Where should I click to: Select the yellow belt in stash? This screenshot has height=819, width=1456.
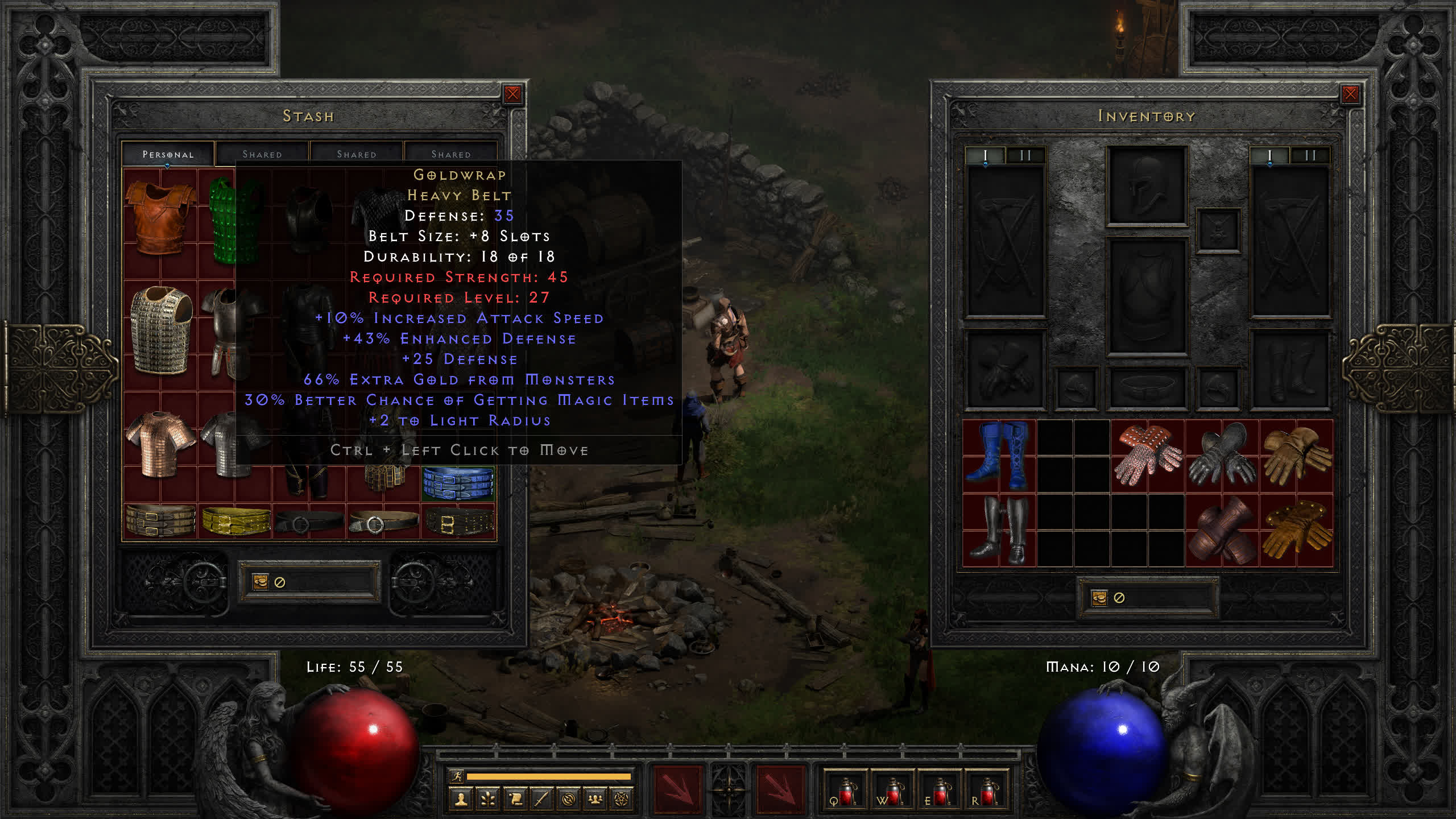[236, 520]
